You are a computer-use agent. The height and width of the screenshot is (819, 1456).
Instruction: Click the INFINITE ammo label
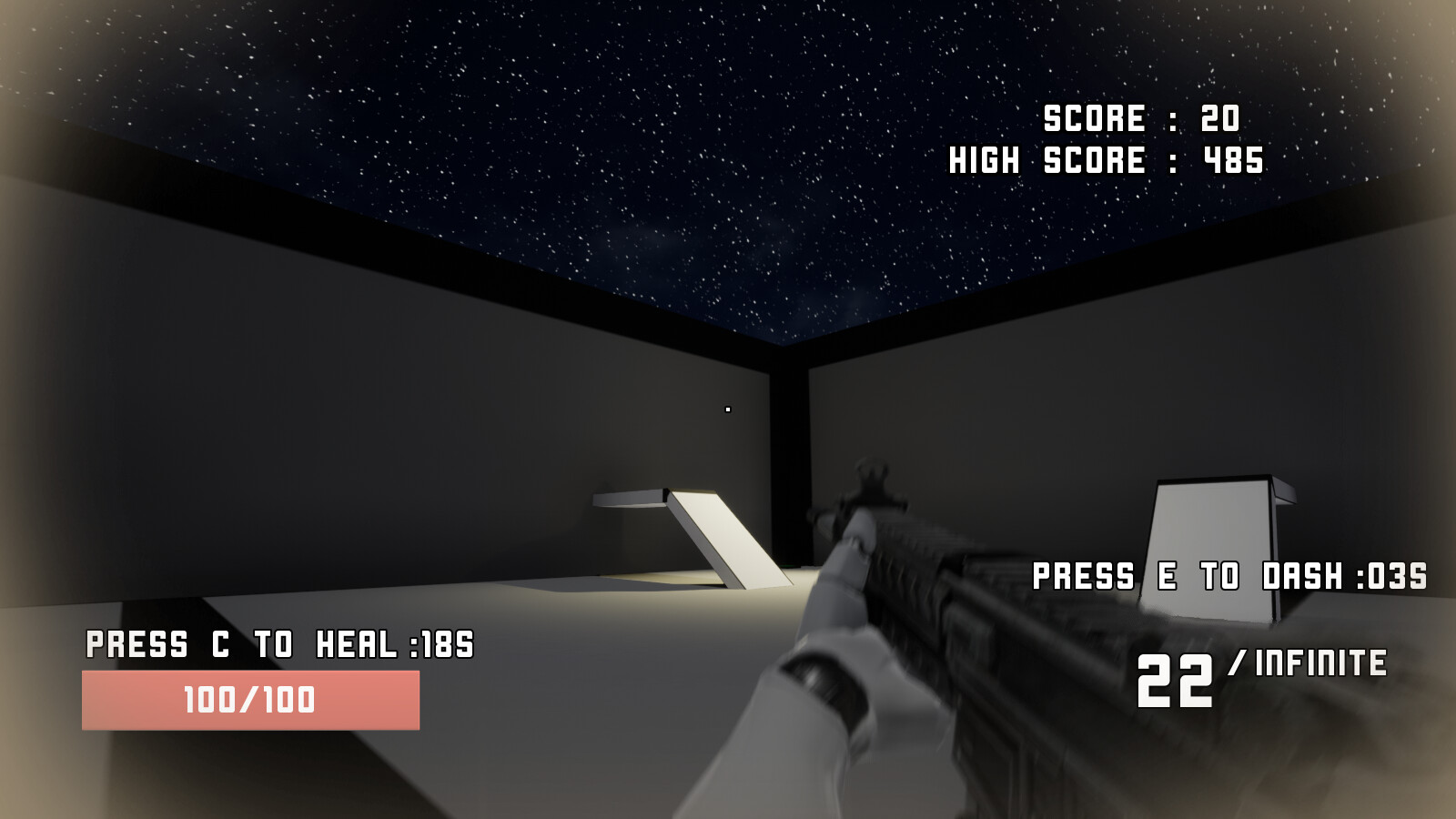[1319, 664]
